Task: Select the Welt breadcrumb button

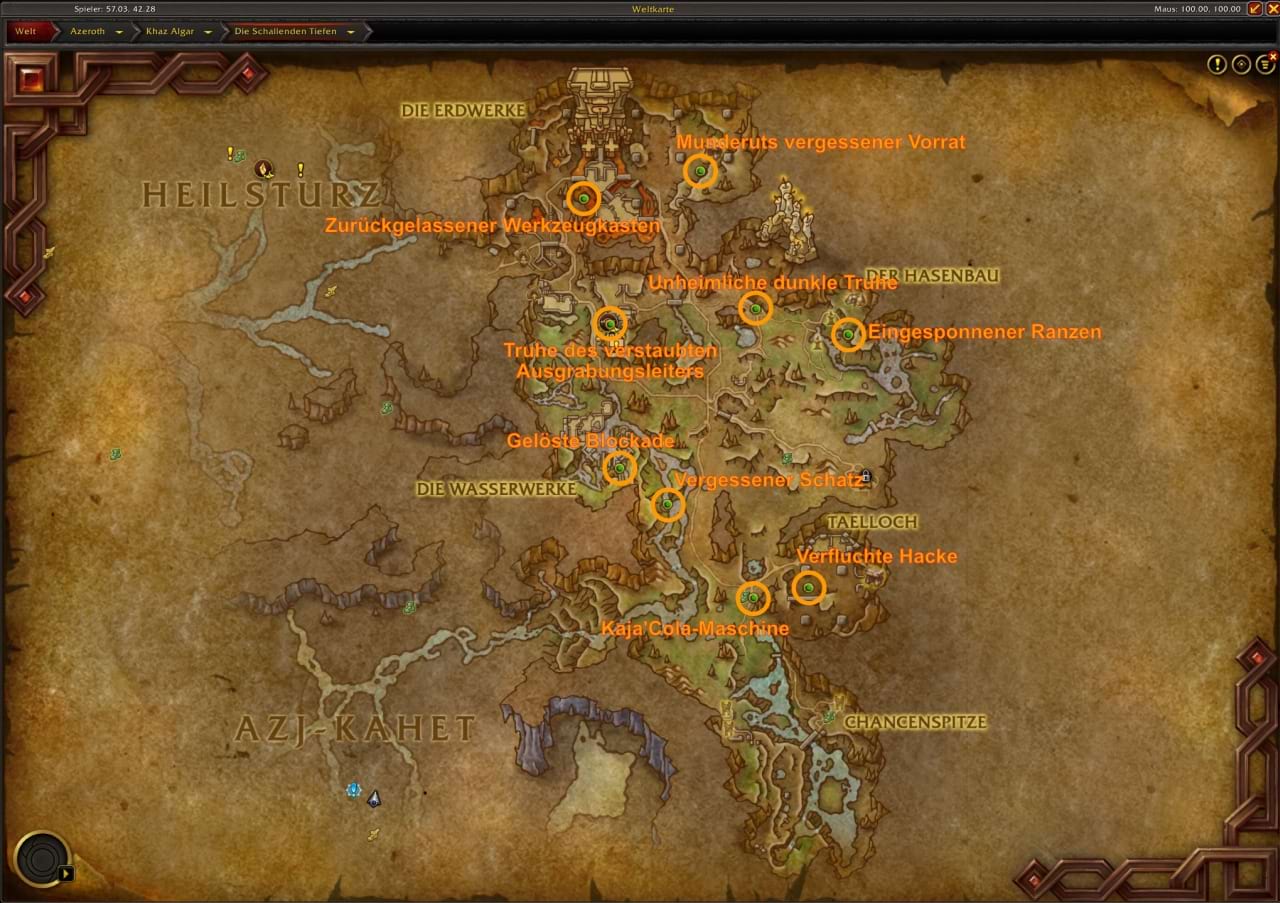Action: 25,31
